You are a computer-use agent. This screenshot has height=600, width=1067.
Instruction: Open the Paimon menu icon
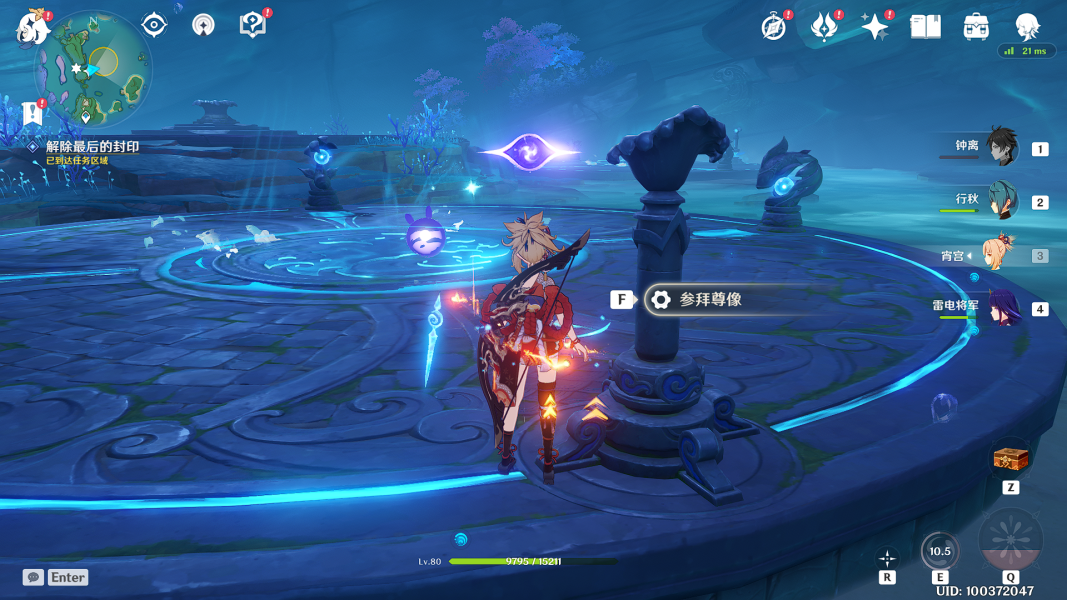click(x=33, y=27)
